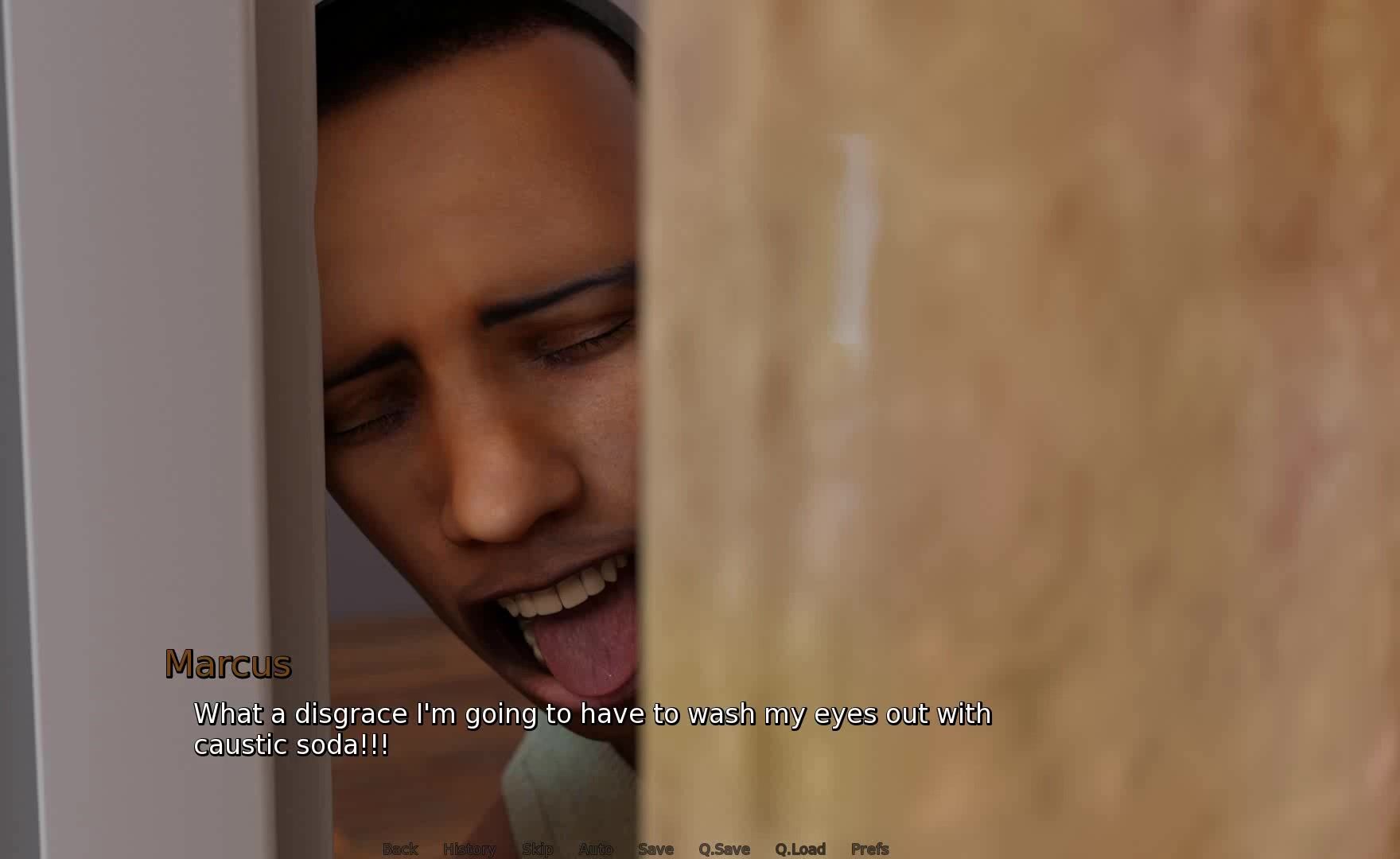1400x859 pixels.
Task: Open the dialogue History log
Action: click(469, 849)
